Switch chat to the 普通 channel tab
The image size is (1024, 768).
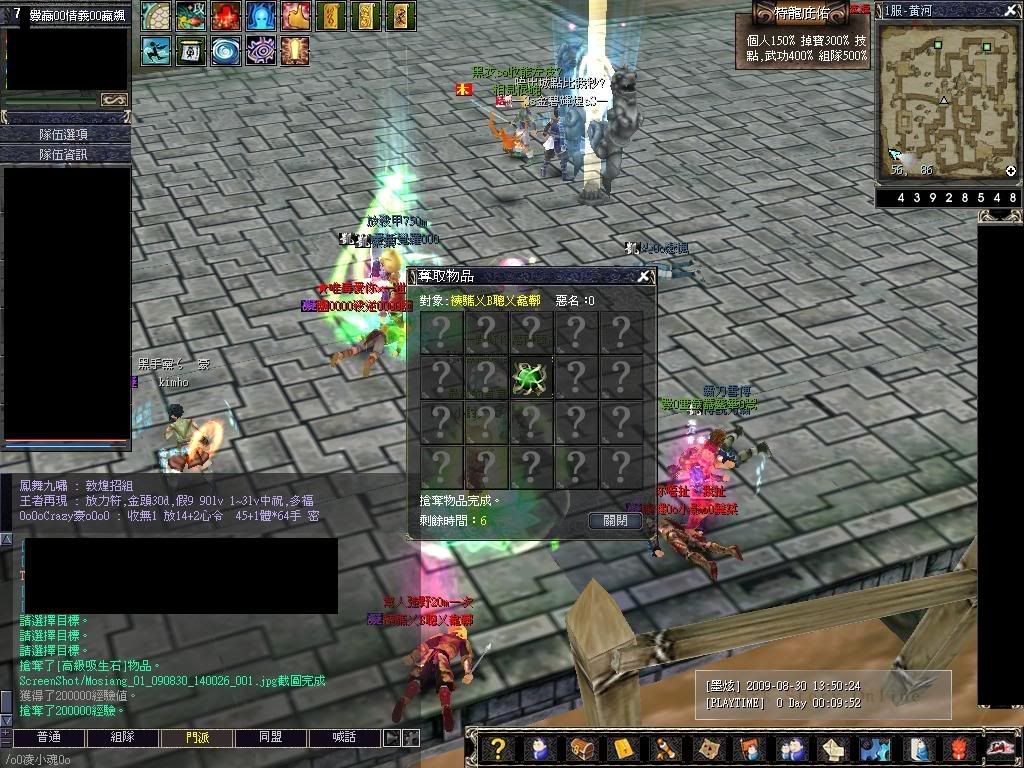pos(48,737)
